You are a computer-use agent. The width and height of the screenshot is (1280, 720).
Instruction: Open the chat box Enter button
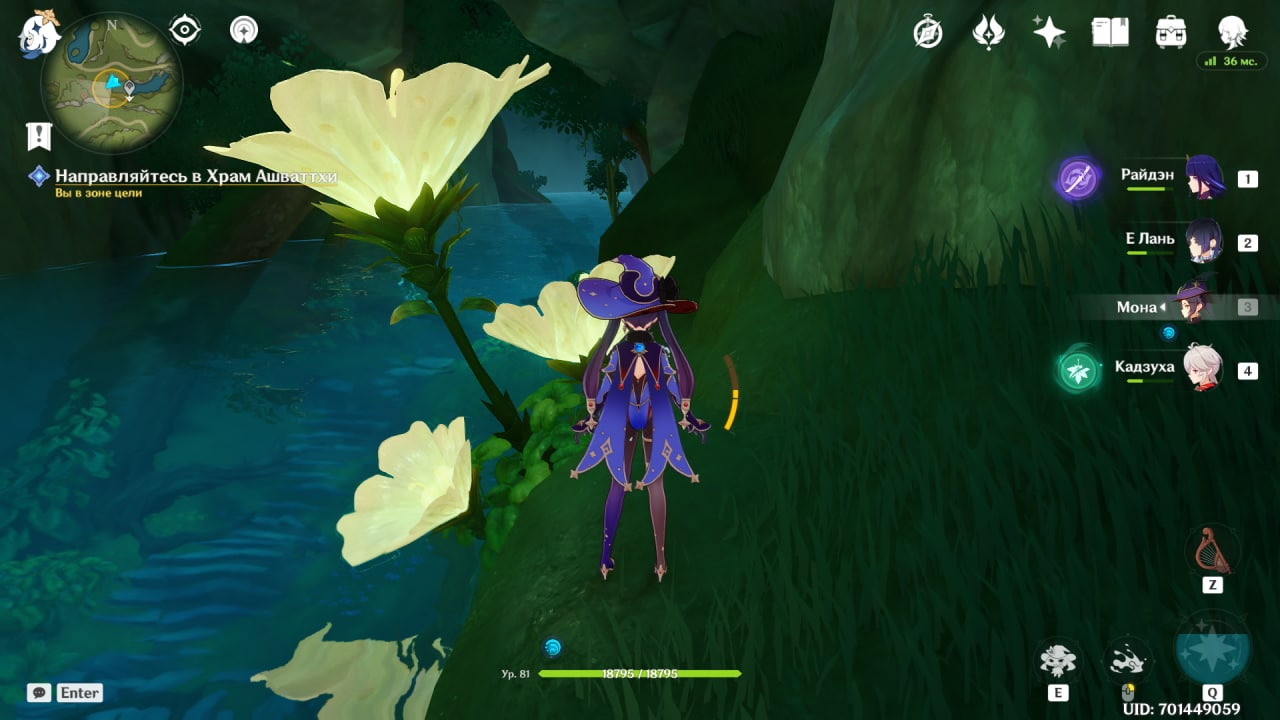[x=65, y=692]
